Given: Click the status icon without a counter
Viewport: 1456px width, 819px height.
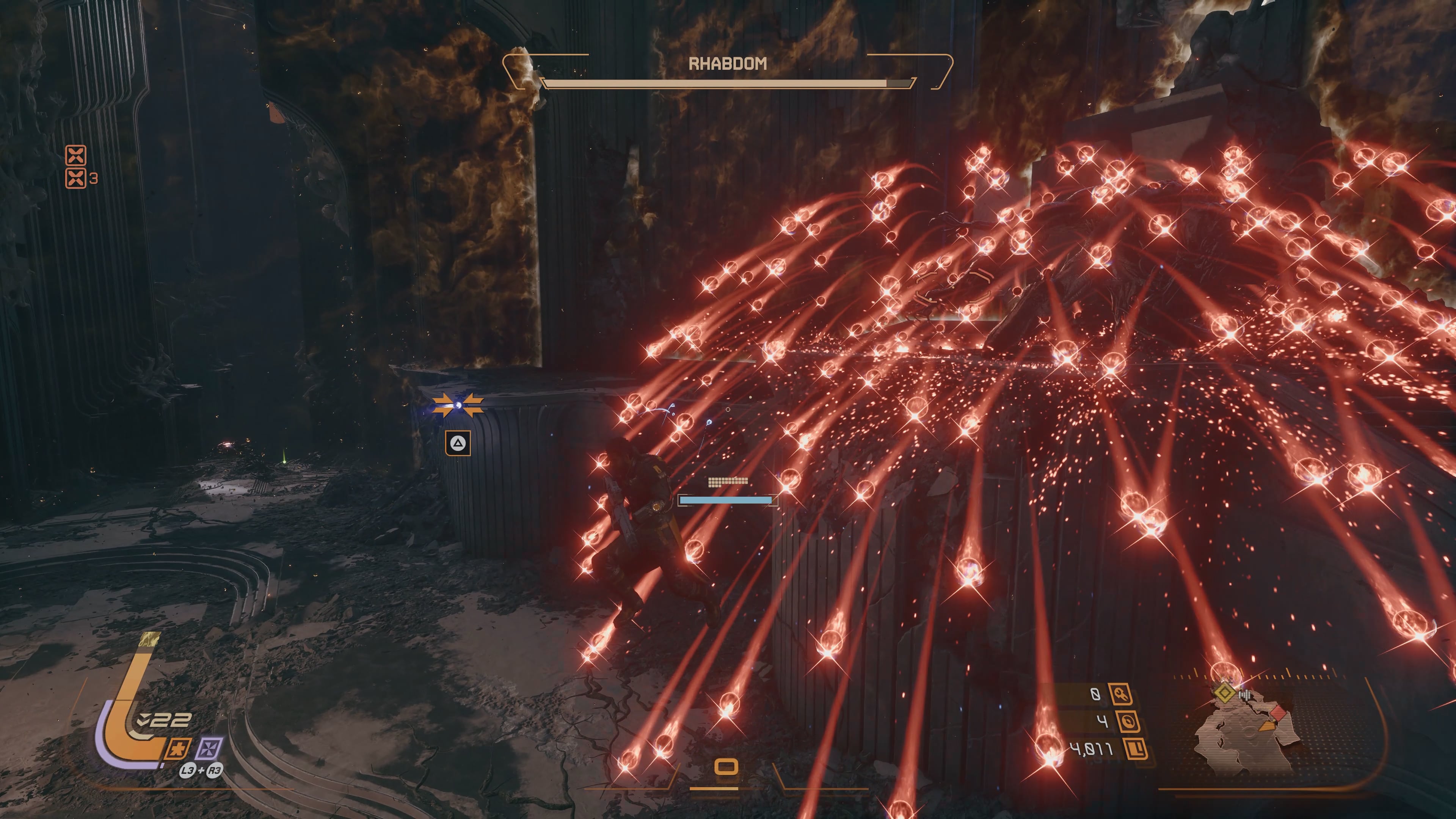Looking at the screenshot, I should (76, 154).
